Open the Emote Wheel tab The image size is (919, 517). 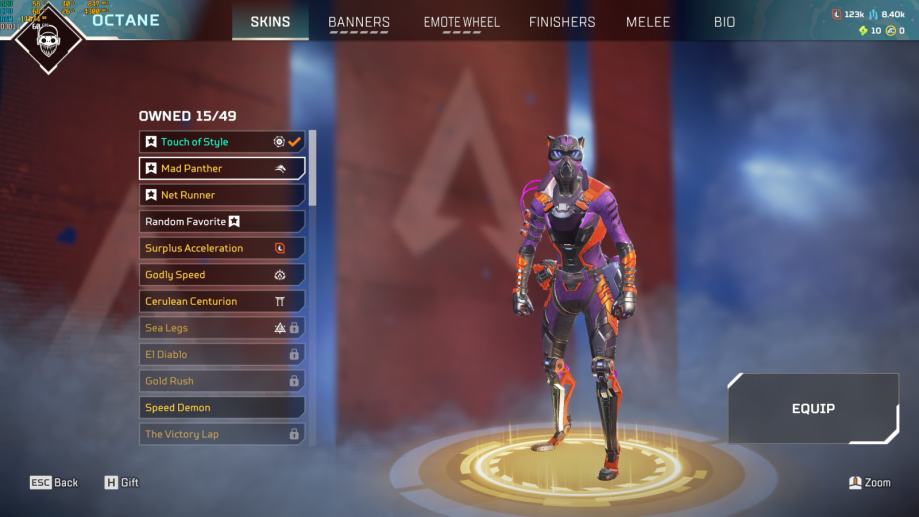(461, 22)
